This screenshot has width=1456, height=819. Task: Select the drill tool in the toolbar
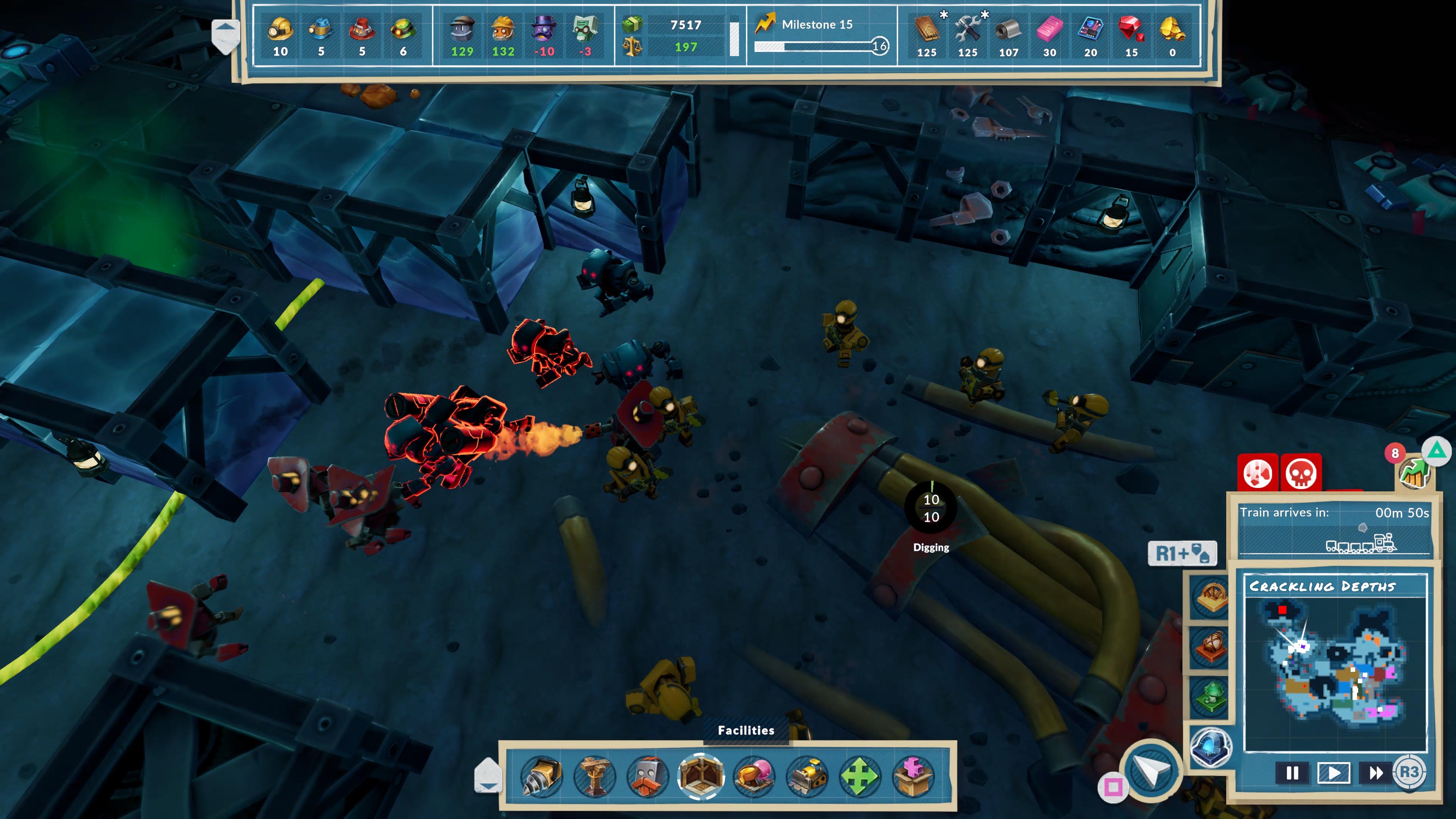[x=541, y=777]
